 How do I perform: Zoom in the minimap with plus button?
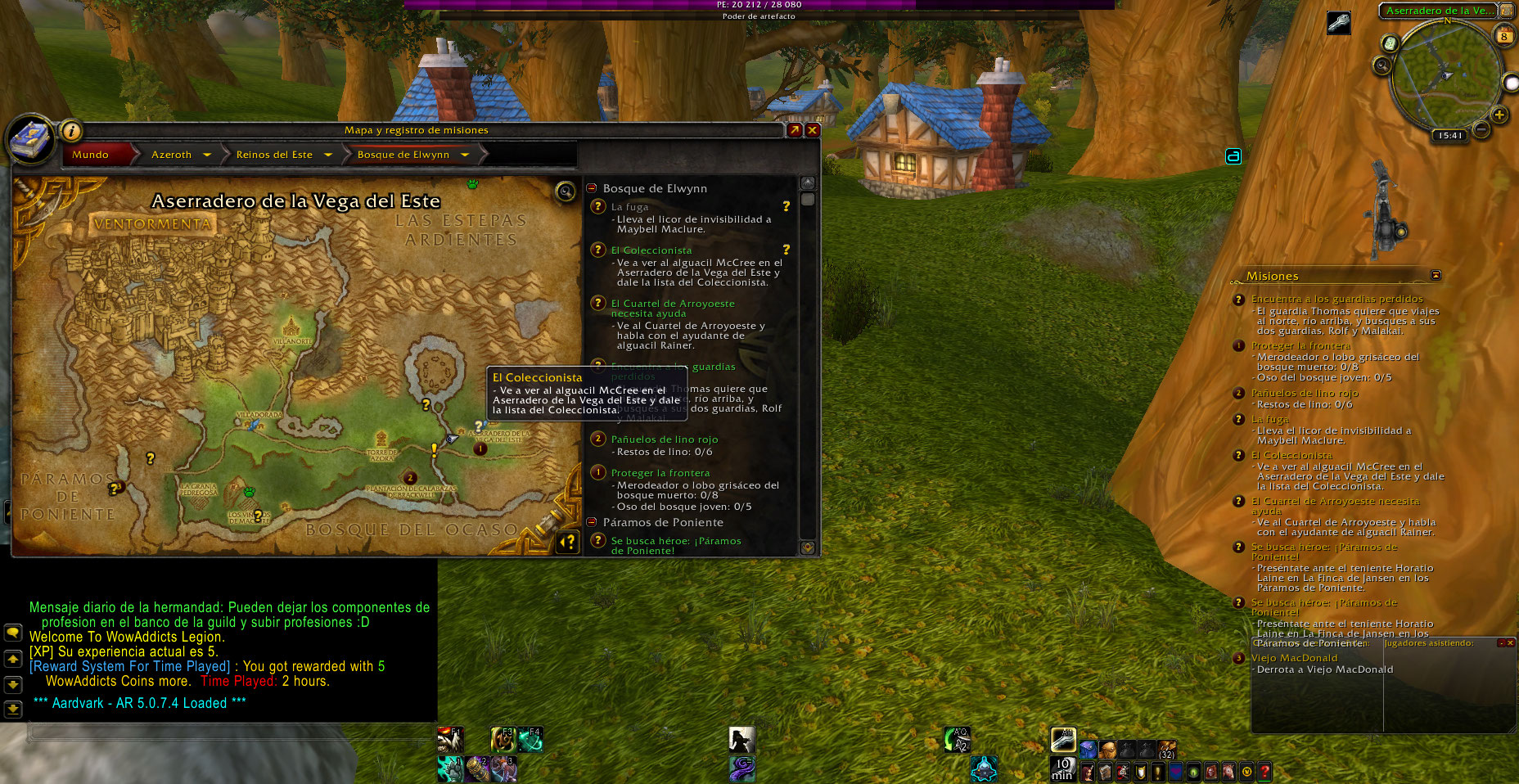point(1499,115)
